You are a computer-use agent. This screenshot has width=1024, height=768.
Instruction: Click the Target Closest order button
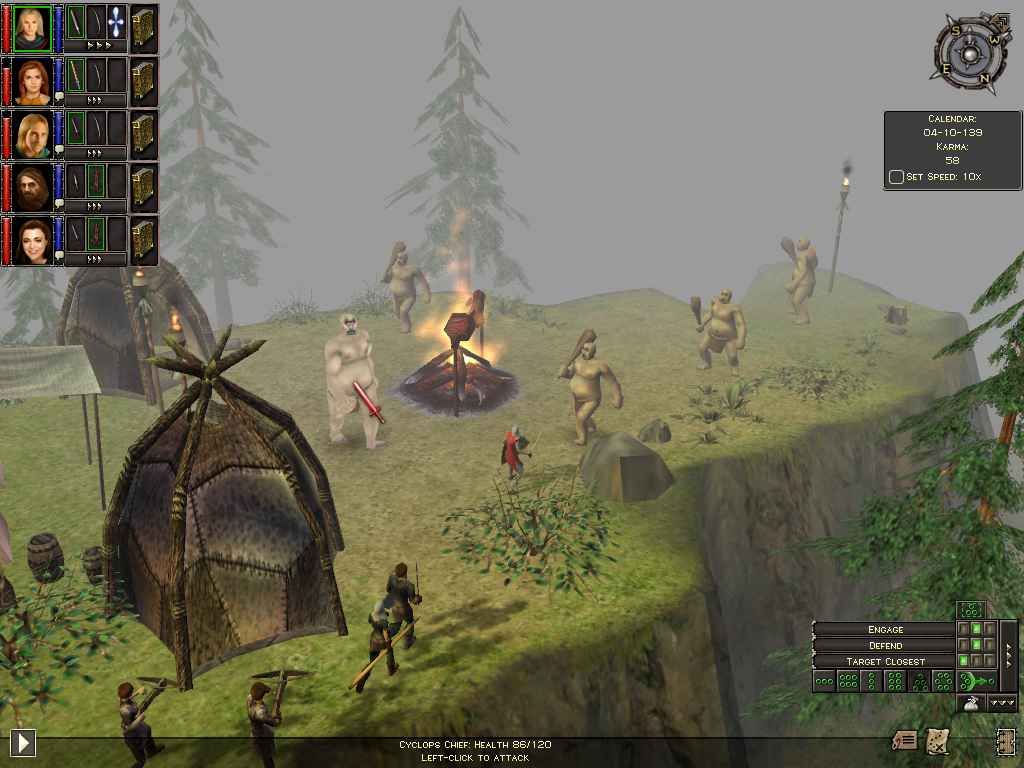pyautogui.click(x=885, y=661)
